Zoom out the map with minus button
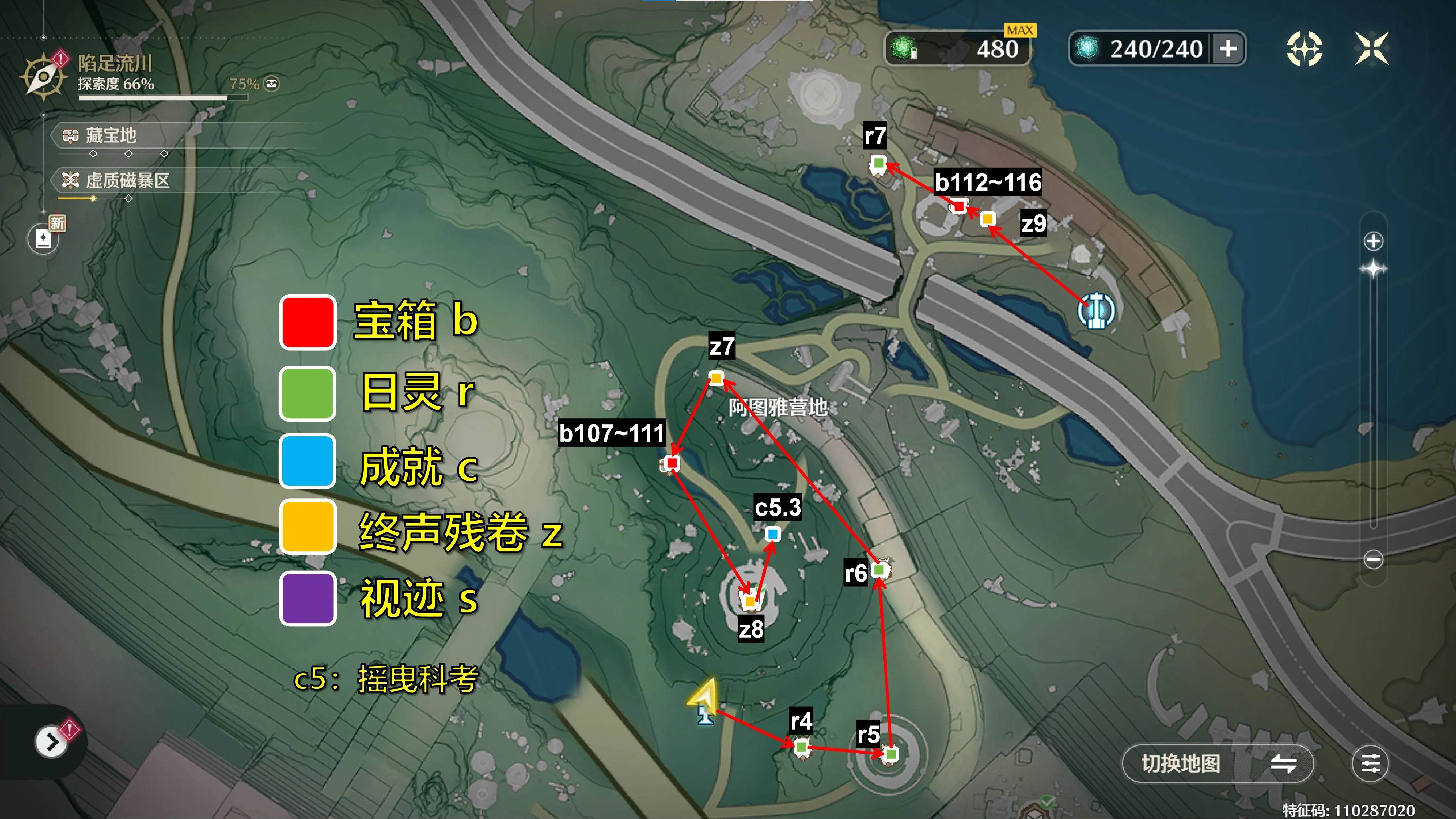This screenshot has width=1456, height=819. click(x=1374, y=559)
